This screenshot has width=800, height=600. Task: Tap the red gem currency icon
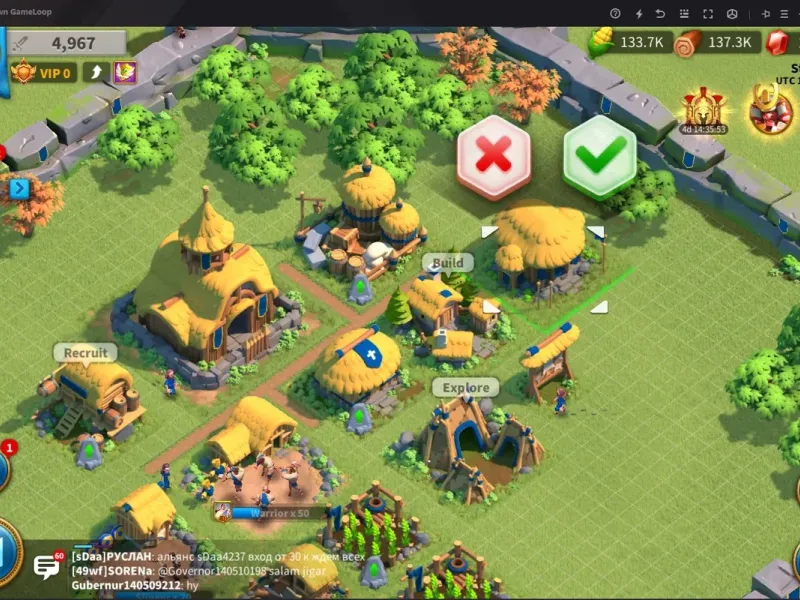point(778,42)
